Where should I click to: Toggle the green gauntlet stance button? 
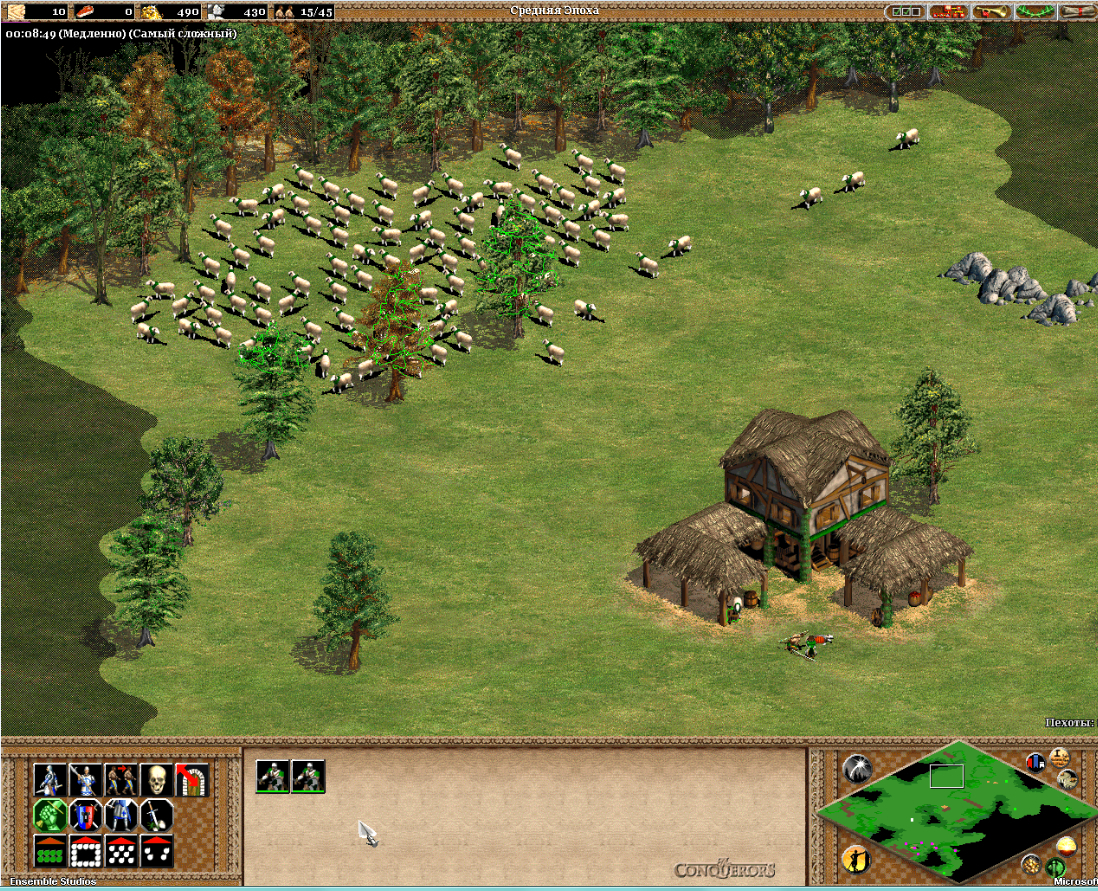pos(51,815)
